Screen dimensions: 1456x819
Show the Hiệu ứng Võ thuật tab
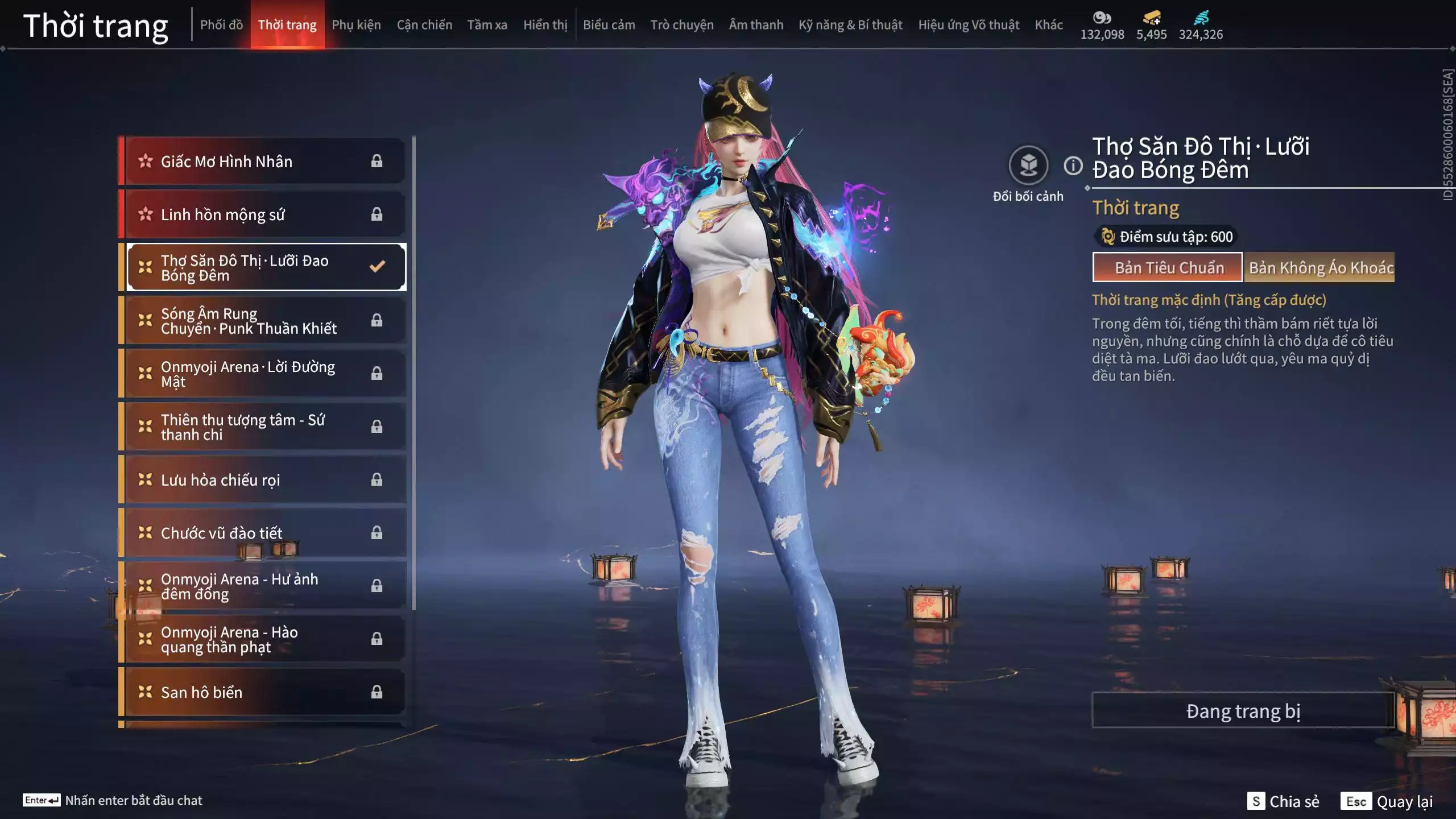point(969,25)
